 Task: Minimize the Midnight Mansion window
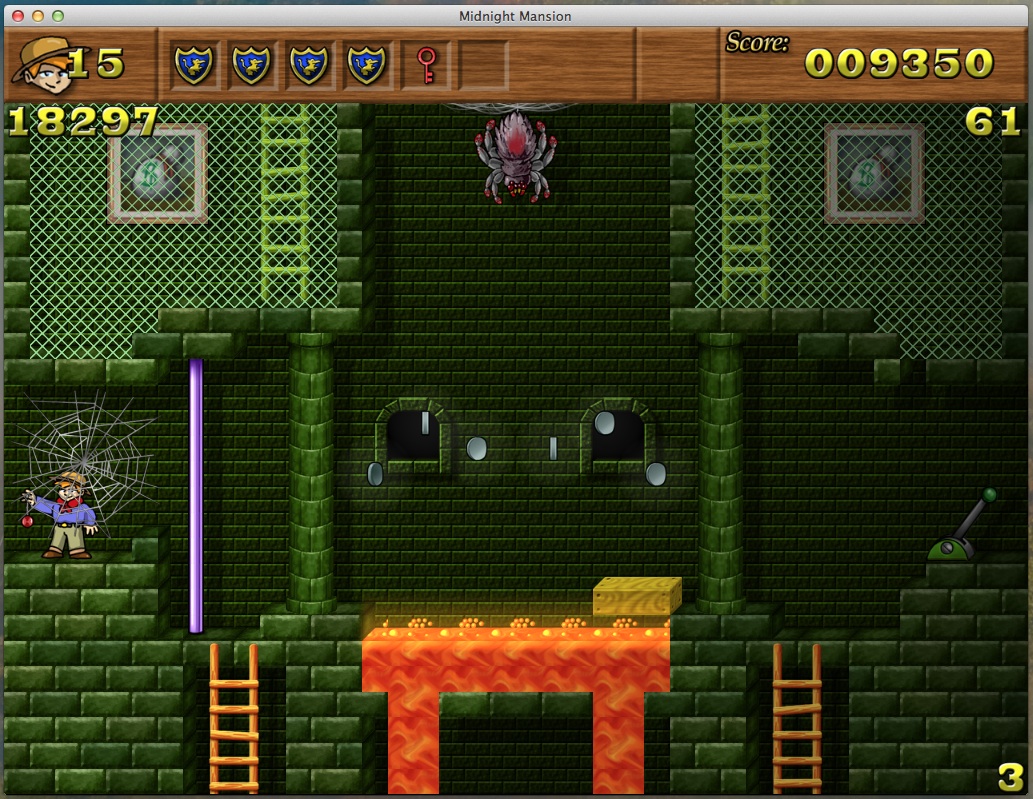pyautogui.click(x=38, y=16)
